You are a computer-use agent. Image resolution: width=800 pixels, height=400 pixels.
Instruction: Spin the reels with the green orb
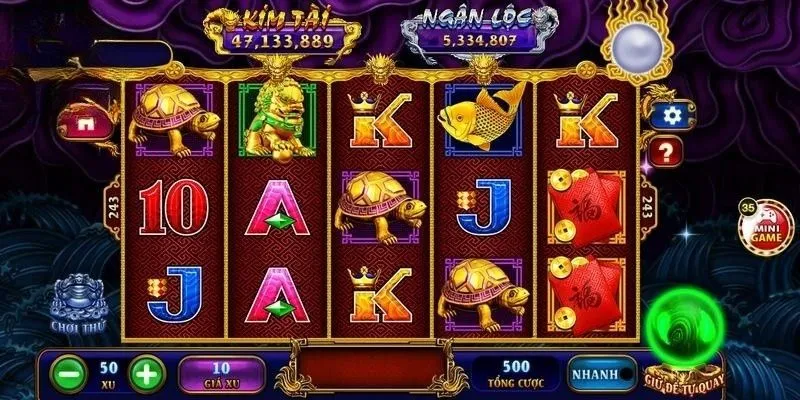point(682,337)
